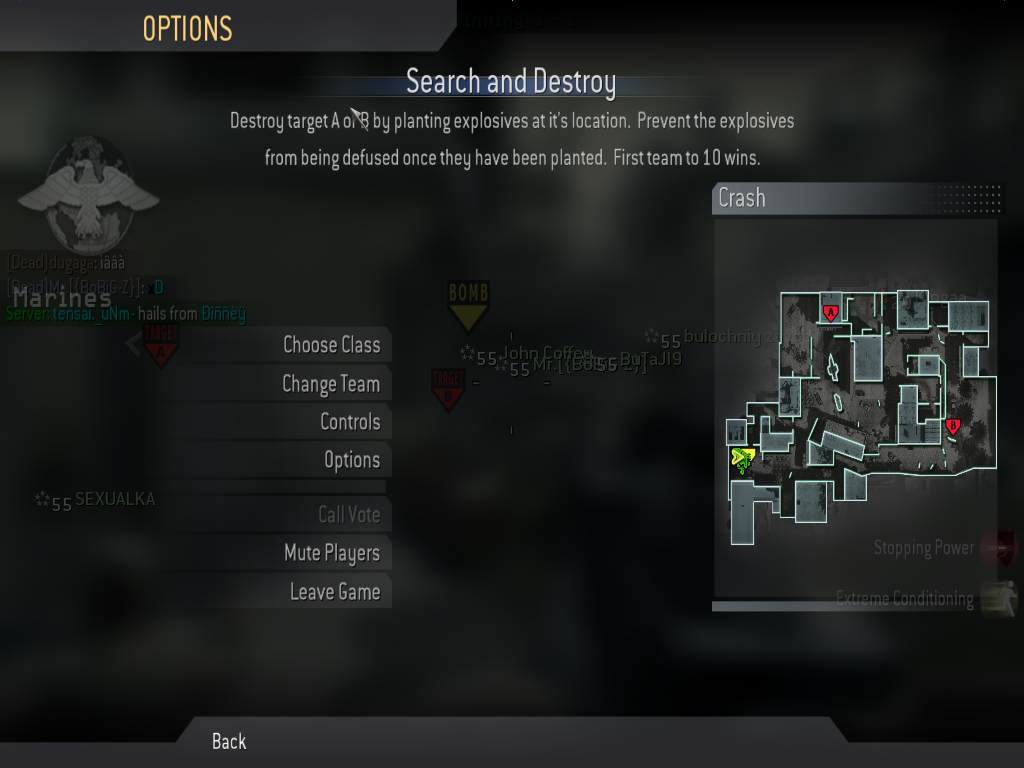Select target B marker on Crash map

click(x=952, y=426)
